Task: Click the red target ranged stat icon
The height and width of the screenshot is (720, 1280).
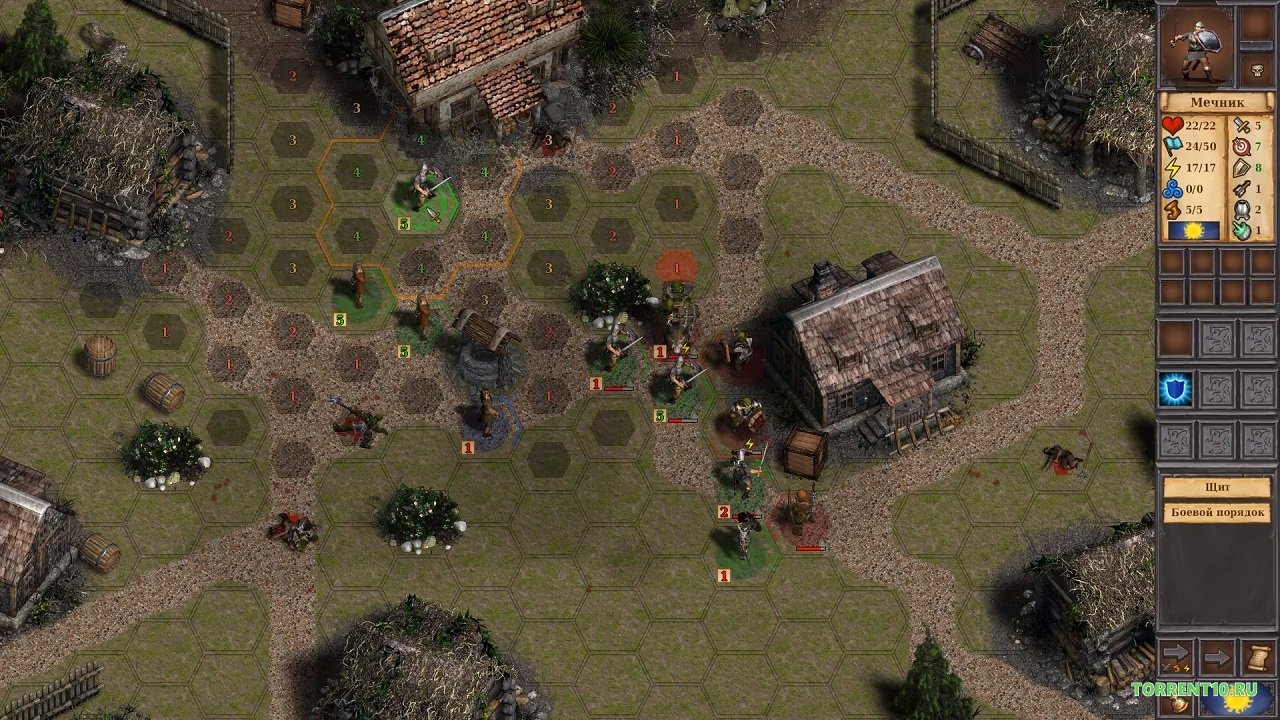Action: [1241, 147]
